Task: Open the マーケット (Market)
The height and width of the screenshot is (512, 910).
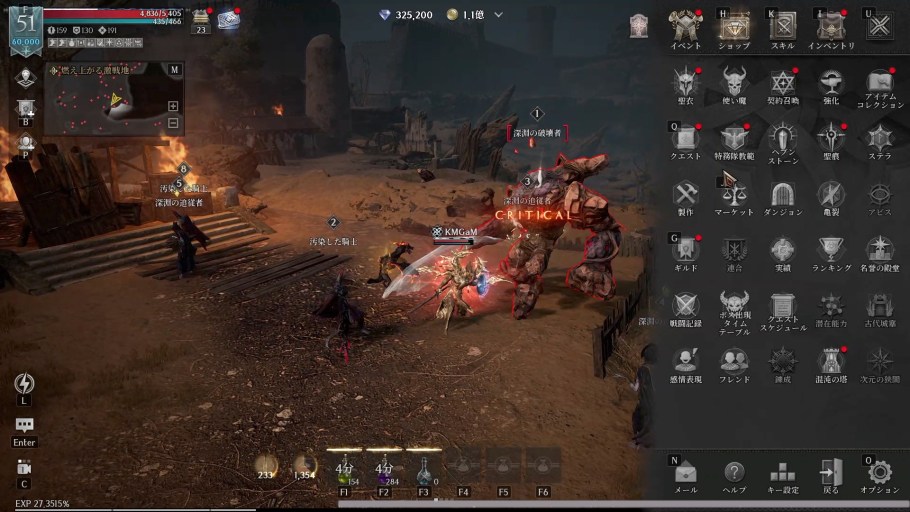Action: click(733, 194)
